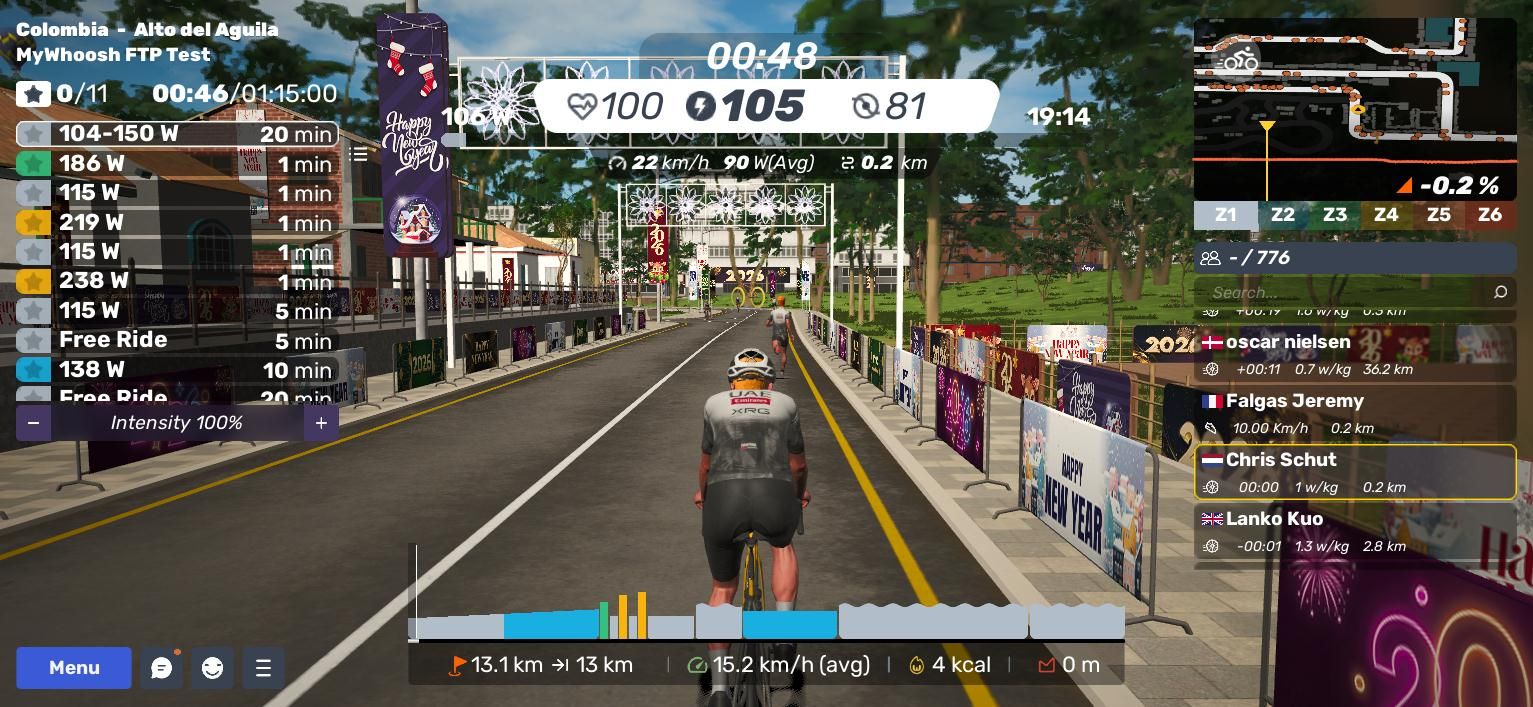Click the three-line list button beside Menu
Screen dimensions: 1533x707
pos(263,668)
